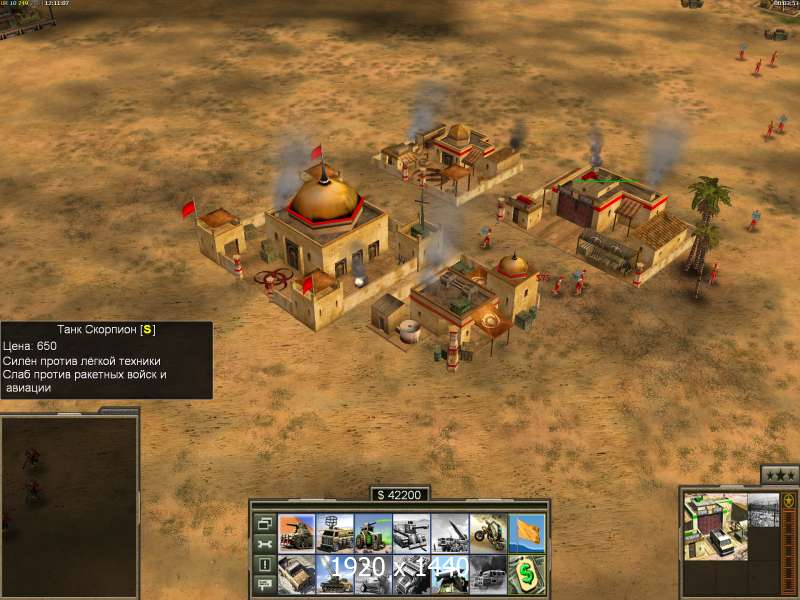Set rally point with orange flag
This screenshot has width=800, height=600.
(x=526, y=533)
